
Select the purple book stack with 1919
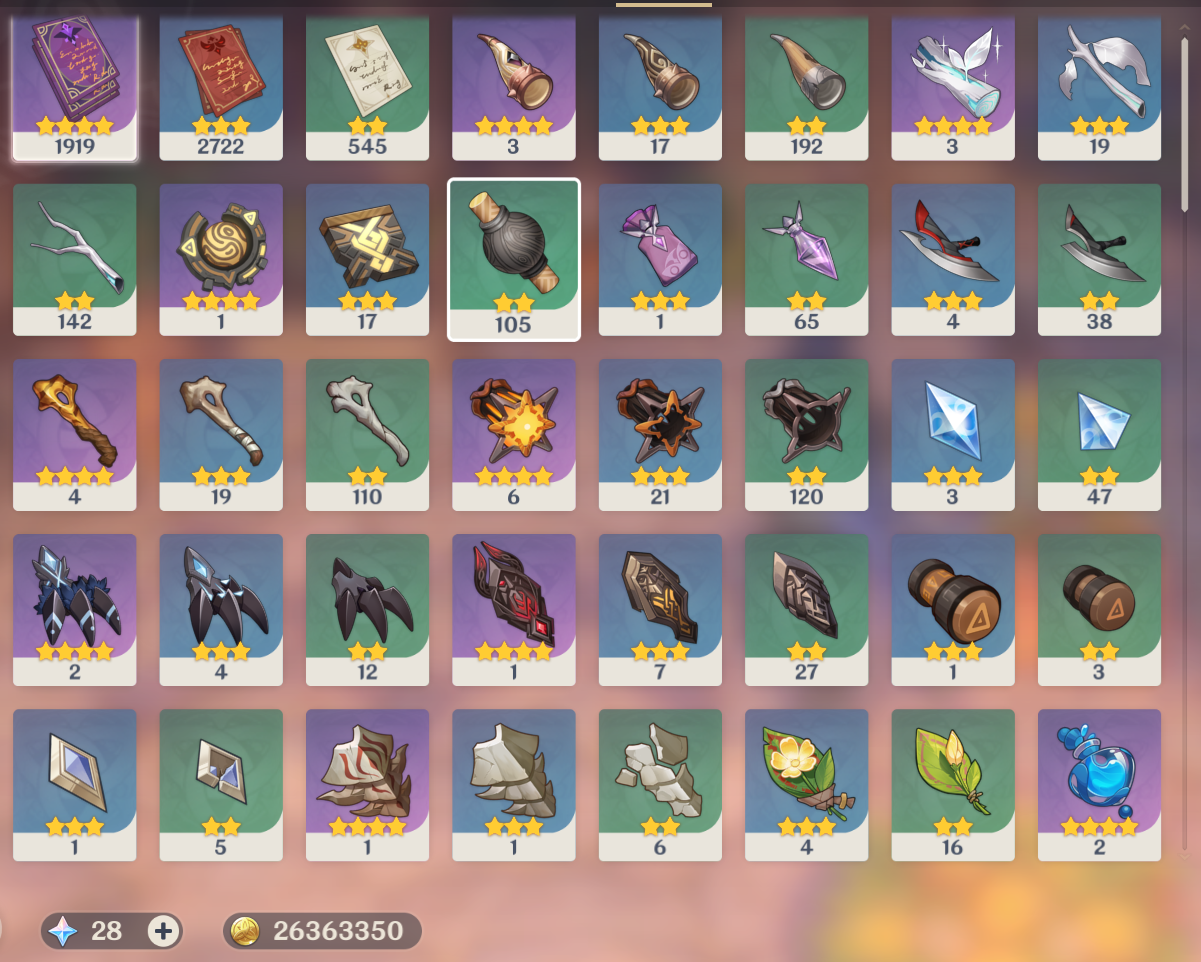(x=75, y=86)
